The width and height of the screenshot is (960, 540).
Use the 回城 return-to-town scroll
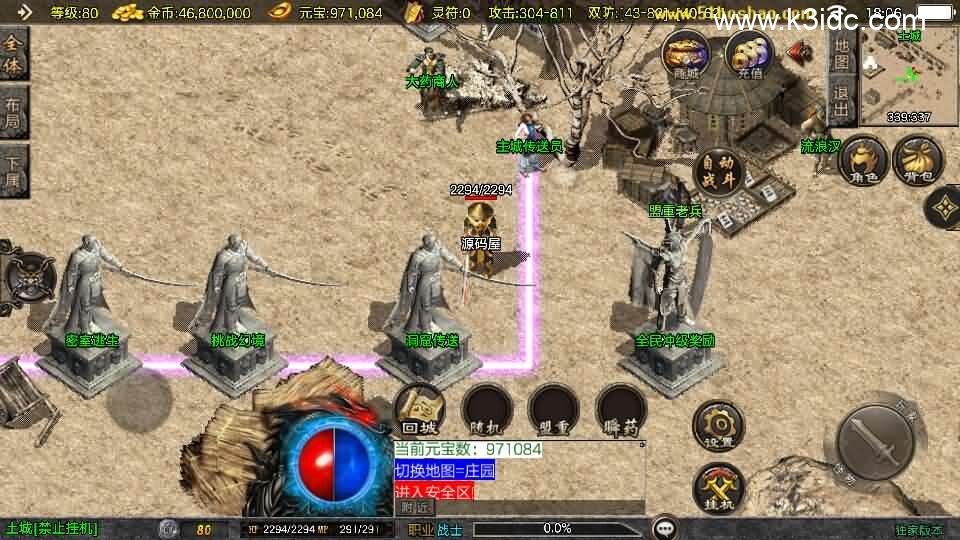click(419, 410)
